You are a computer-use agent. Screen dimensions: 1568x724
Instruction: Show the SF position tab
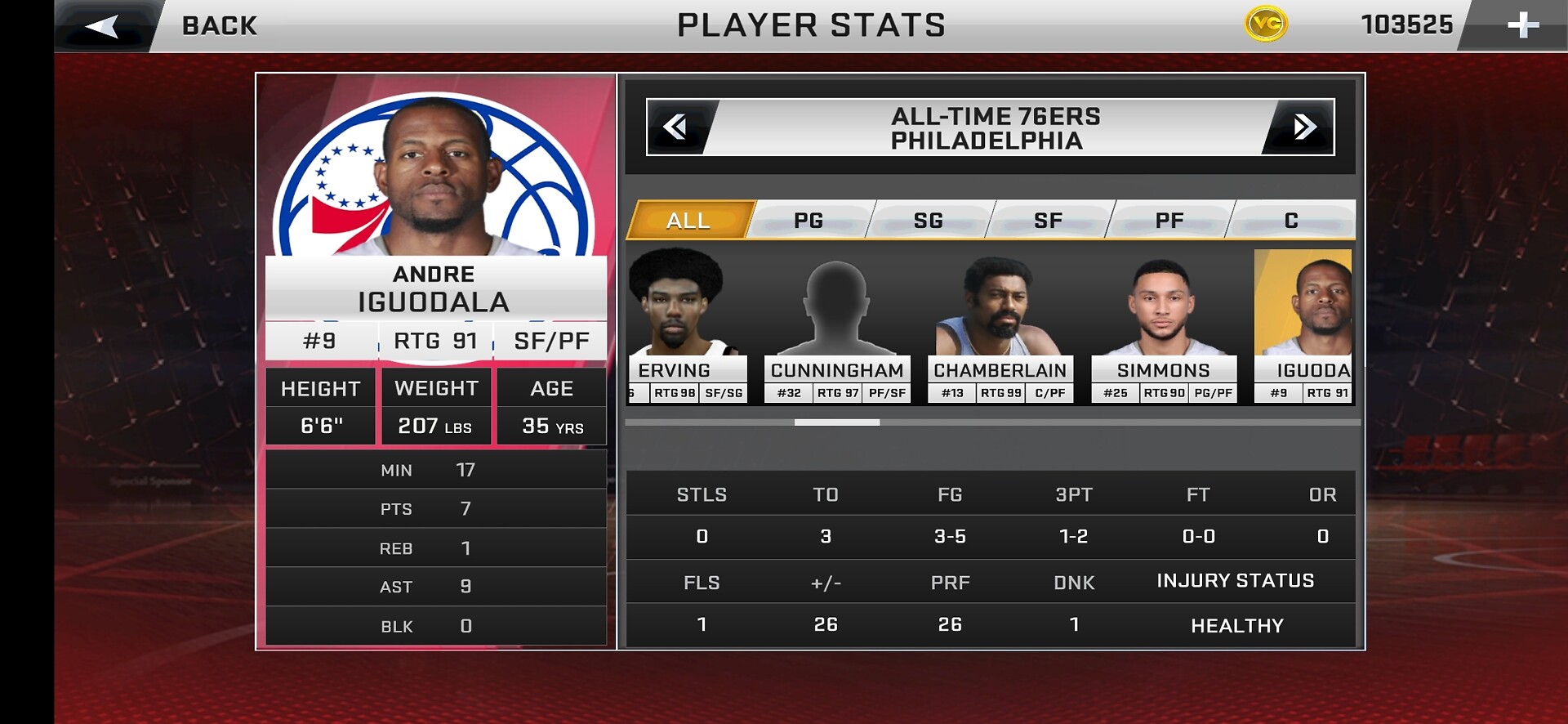[1048, 221]
